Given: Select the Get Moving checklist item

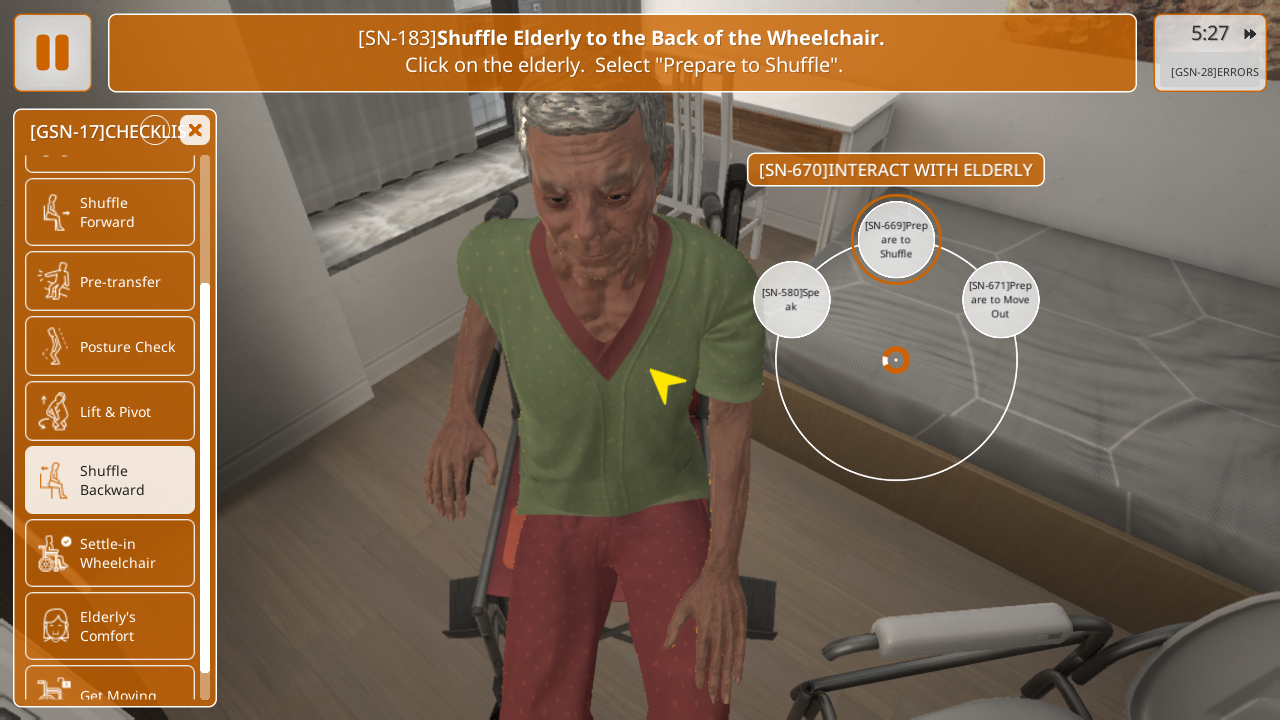Looking at the screenshot, I should pos(110,690).
